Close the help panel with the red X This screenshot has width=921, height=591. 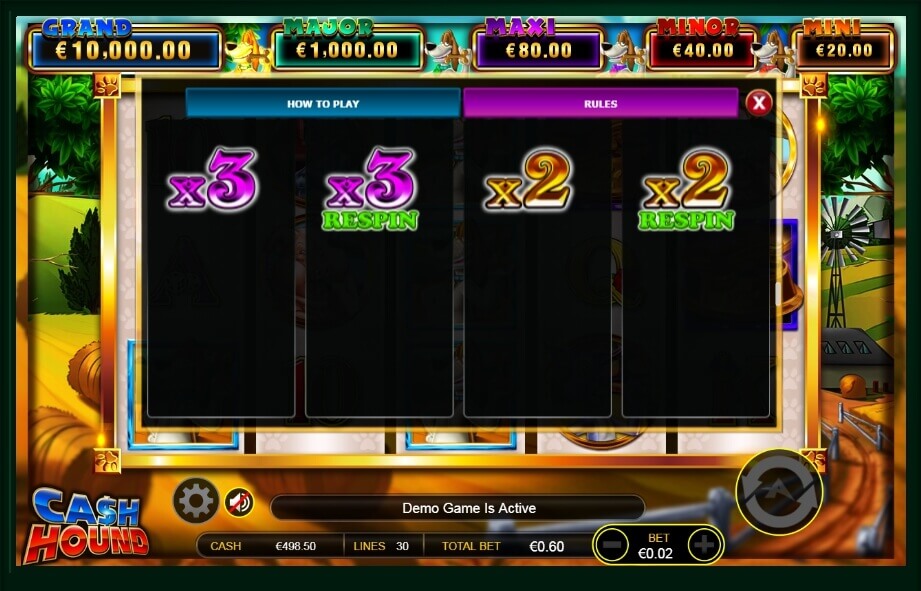click(759, 102)
